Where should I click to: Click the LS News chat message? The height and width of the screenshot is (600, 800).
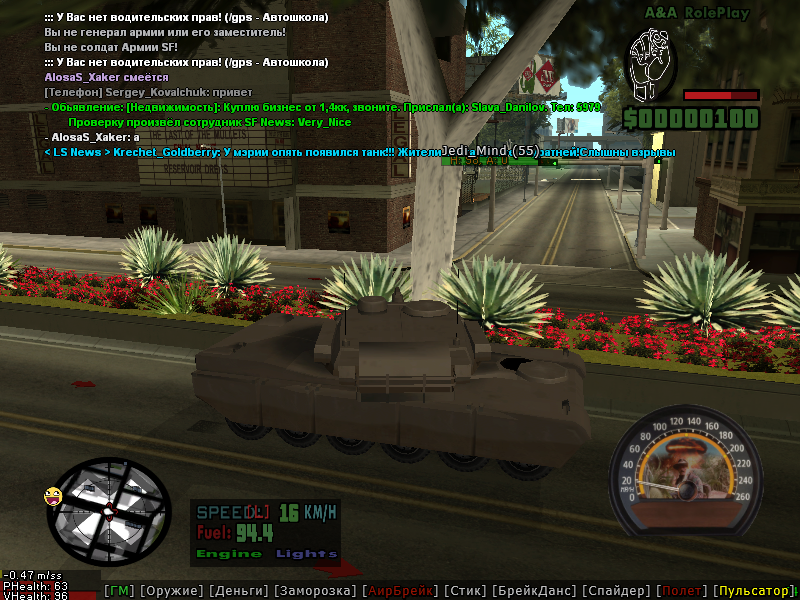click(x=360, y=152)
